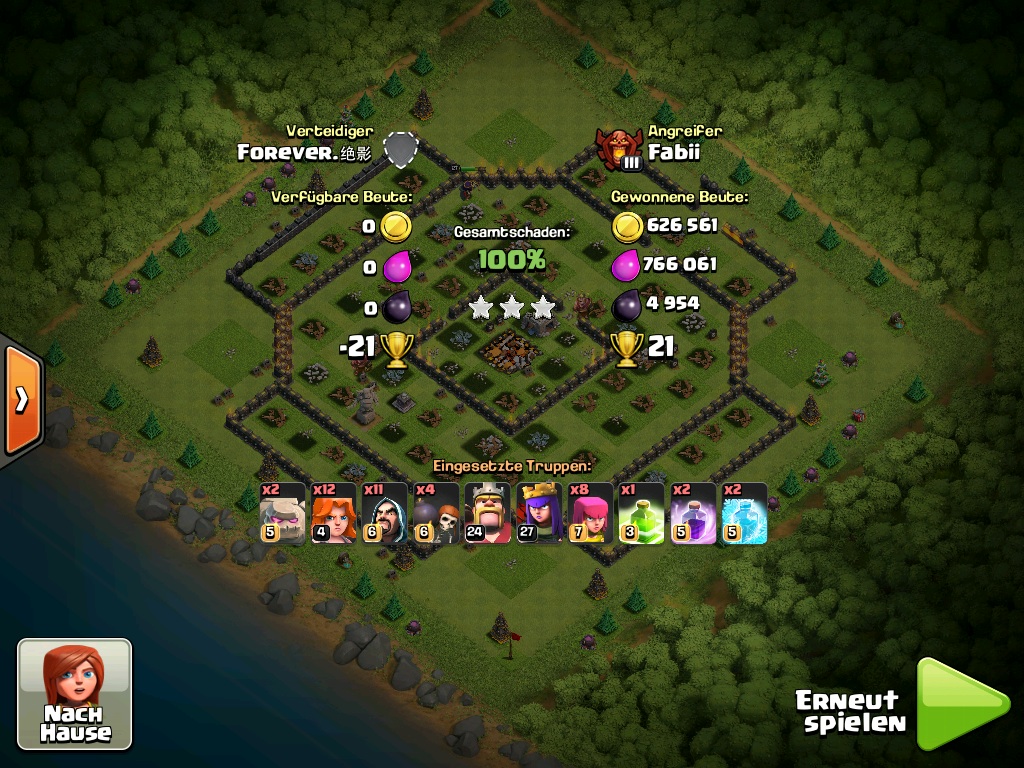The width and height of the screenshot is (1024, 768).
Task: Select the purple Rage spell card
Action: (693, 513)
